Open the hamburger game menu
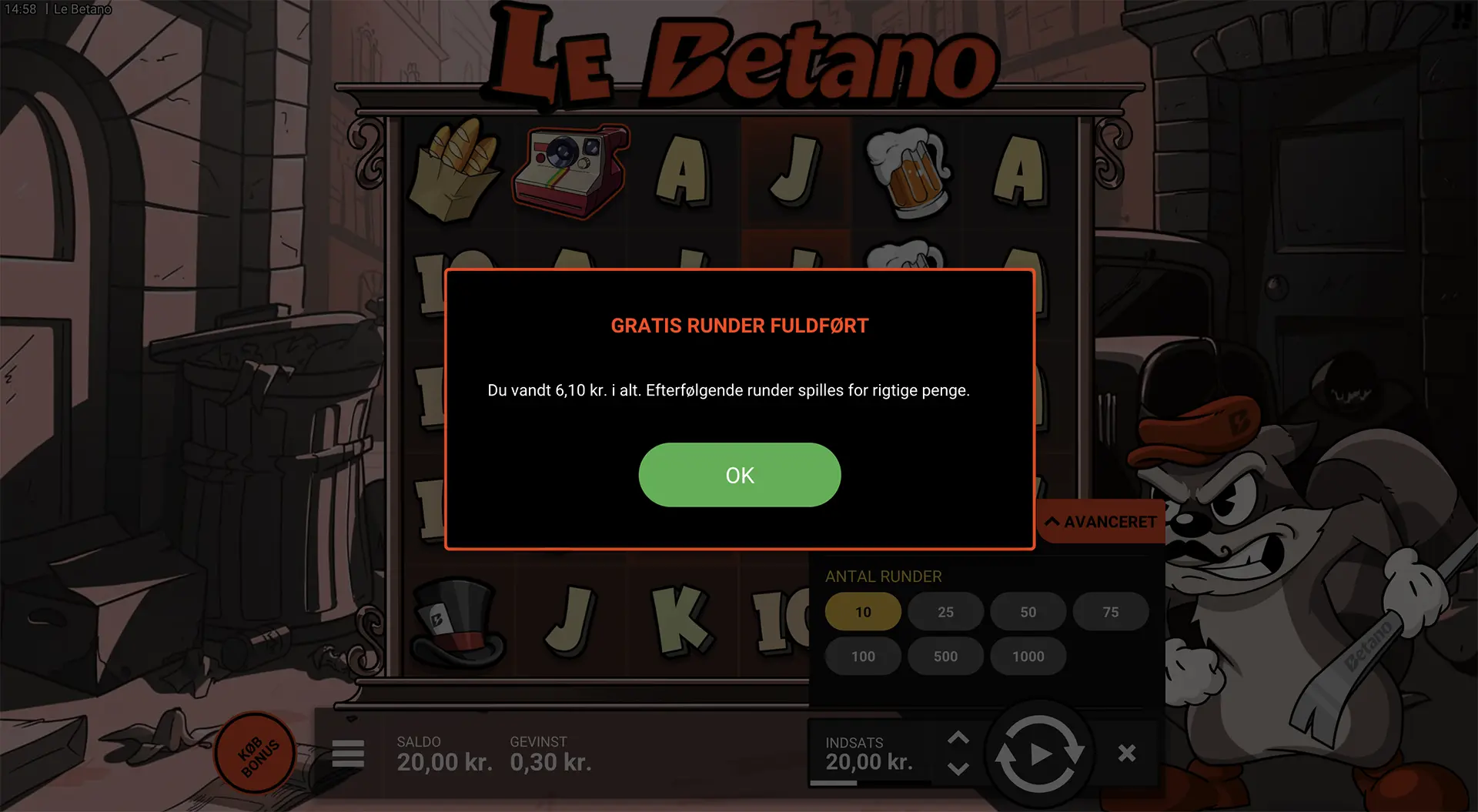This screenshot has height=812, width=1478. tap(348, 754)
